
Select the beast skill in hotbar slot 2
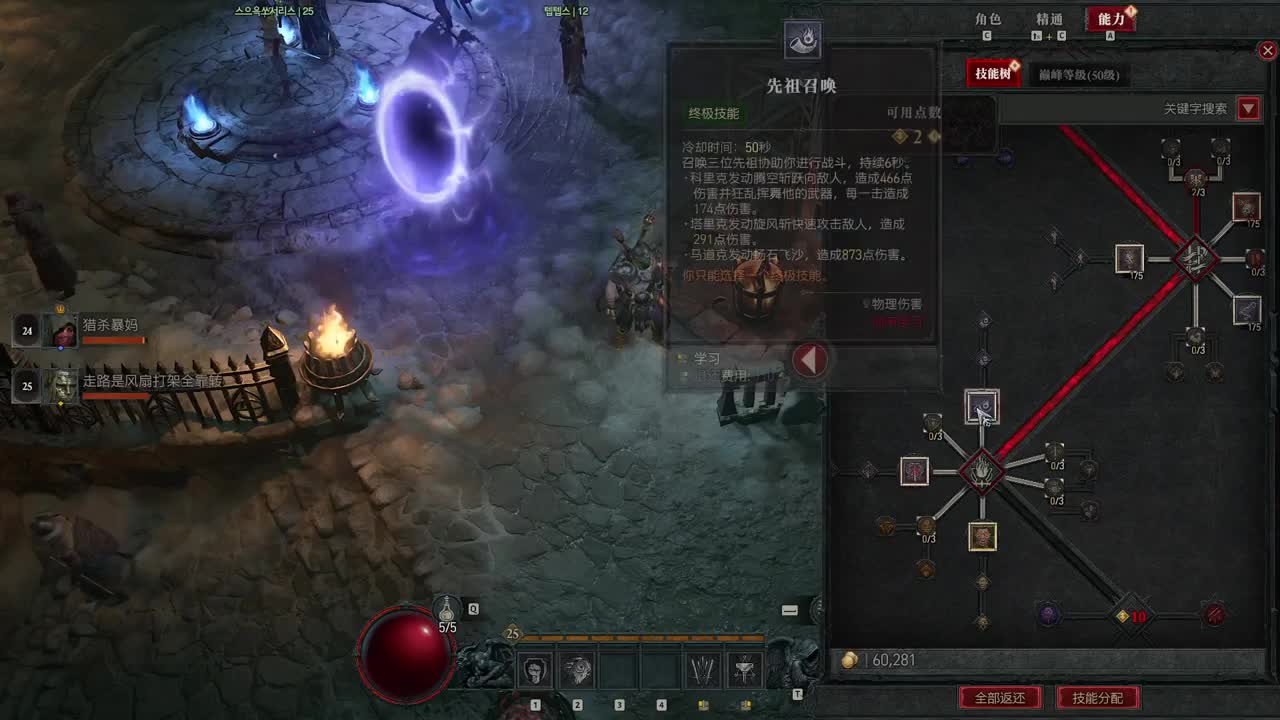point(580,670)
